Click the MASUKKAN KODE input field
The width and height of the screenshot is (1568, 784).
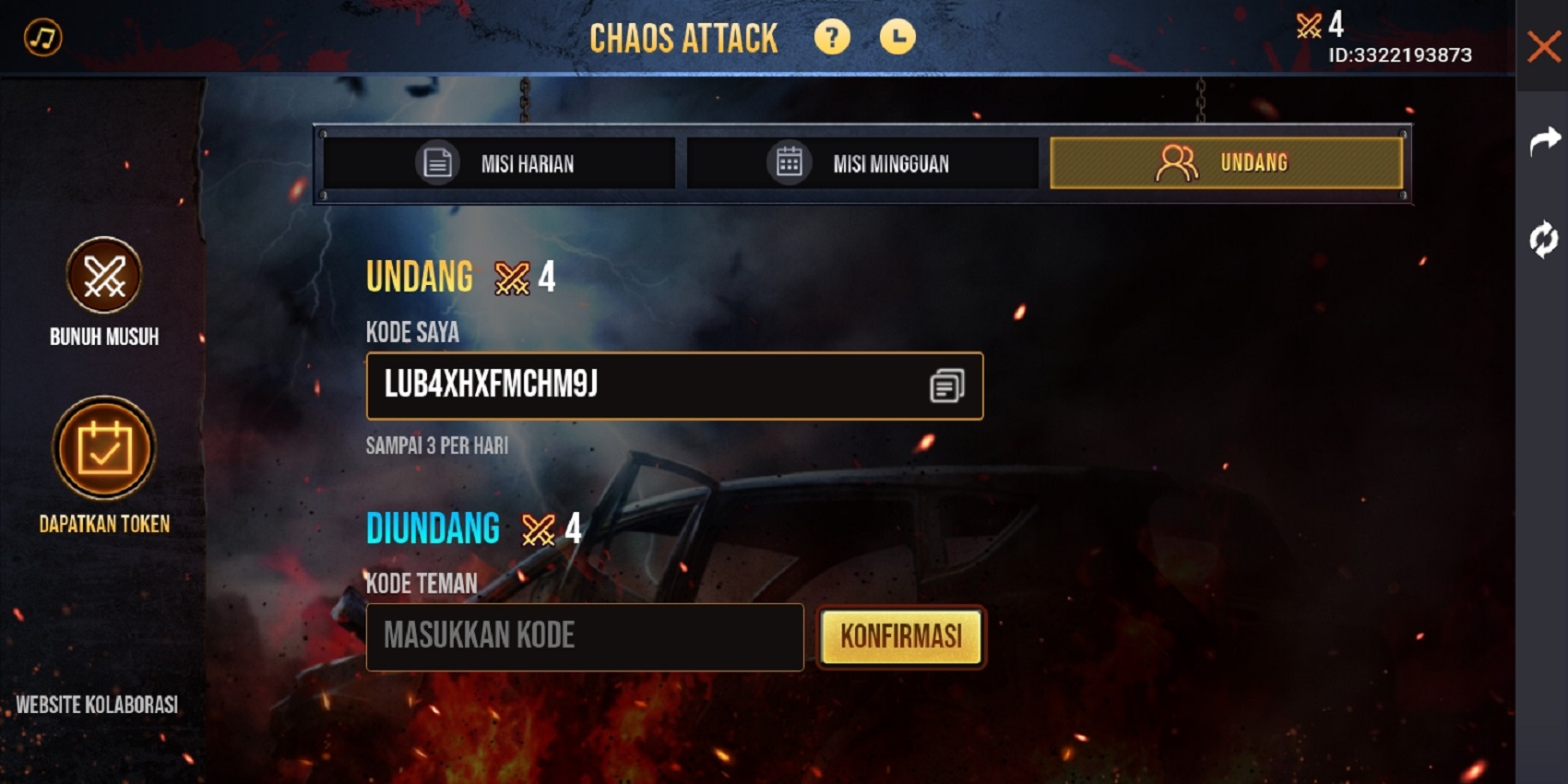point(586,636)
